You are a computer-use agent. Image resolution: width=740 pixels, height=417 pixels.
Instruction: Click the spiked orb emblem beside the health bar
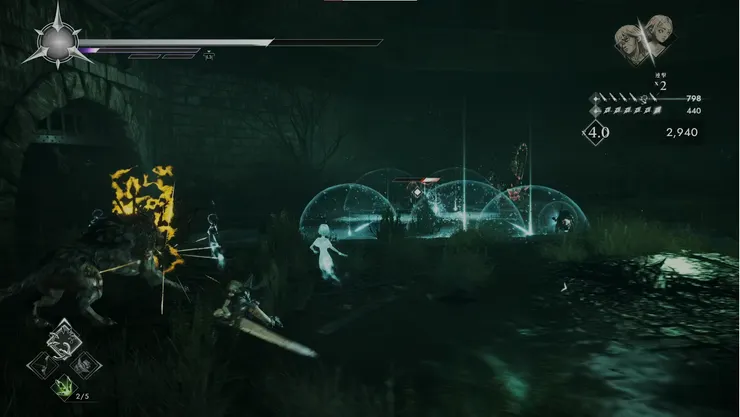[x=57, y=42]
